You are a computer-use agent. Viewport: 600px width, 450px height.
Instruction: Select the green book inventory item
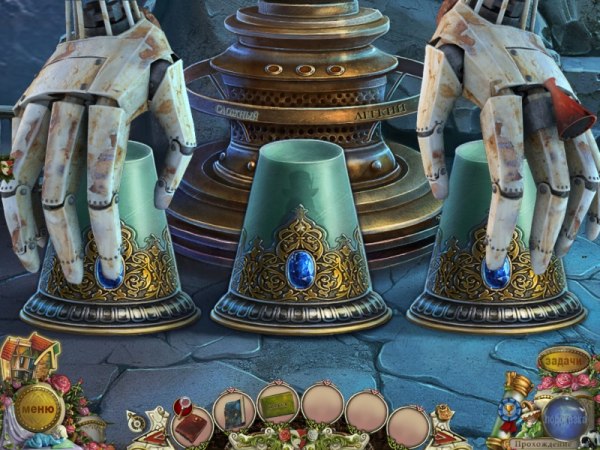point(278,406)
